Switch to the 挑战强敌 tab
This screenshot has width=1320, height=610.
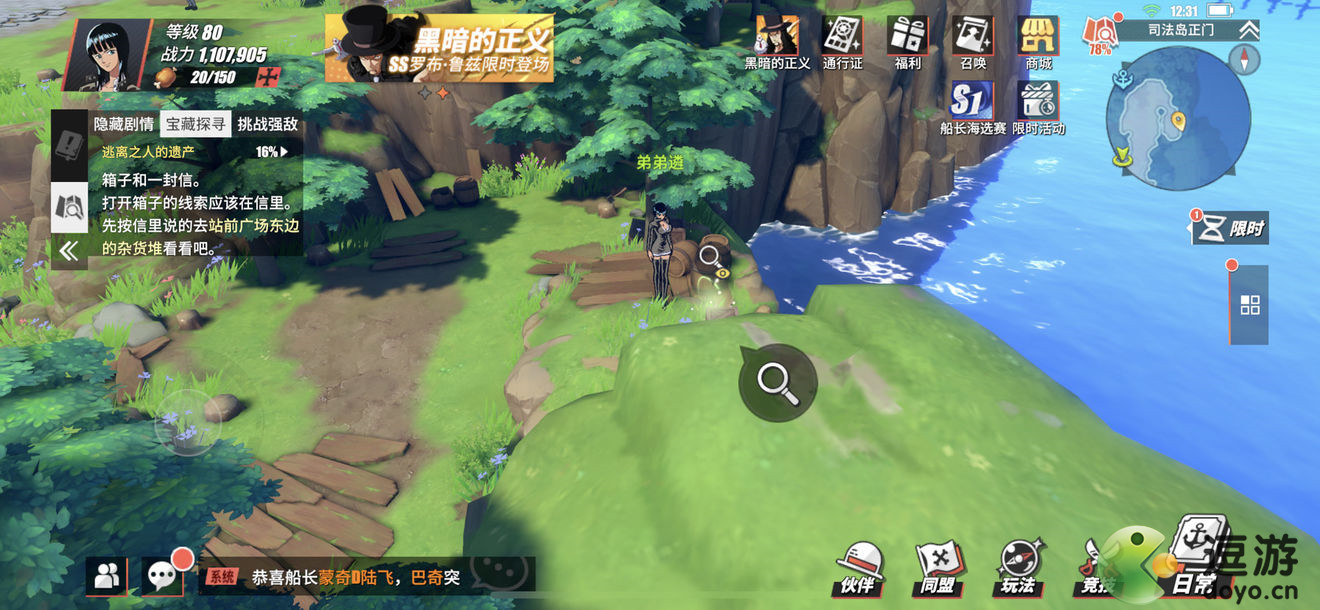click(270, 124)
